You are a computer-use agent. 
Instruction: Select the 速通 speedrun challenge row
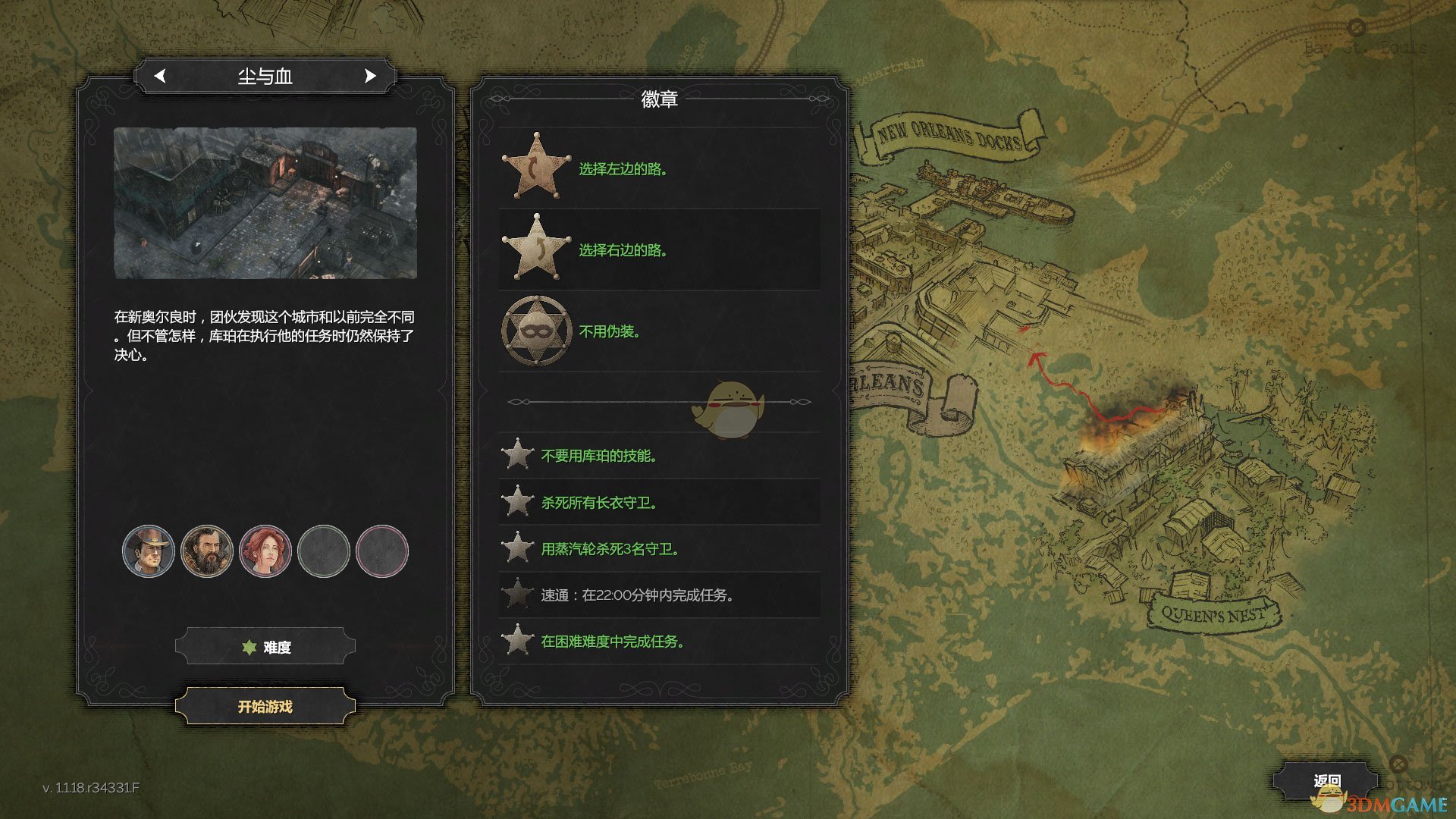tap(658, 595)
